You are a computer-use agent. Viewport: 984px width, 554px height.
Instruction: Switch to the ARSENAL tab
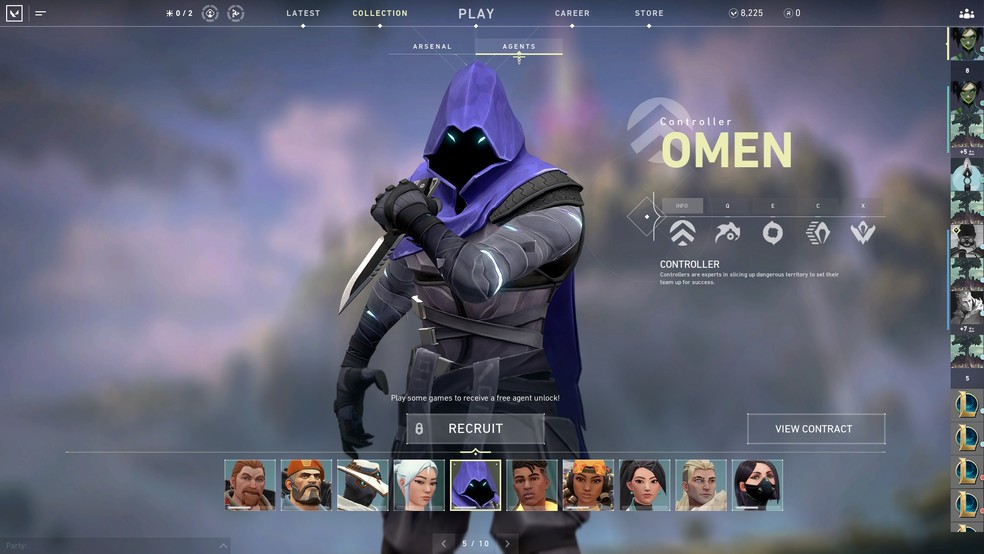tap(432, 47)
